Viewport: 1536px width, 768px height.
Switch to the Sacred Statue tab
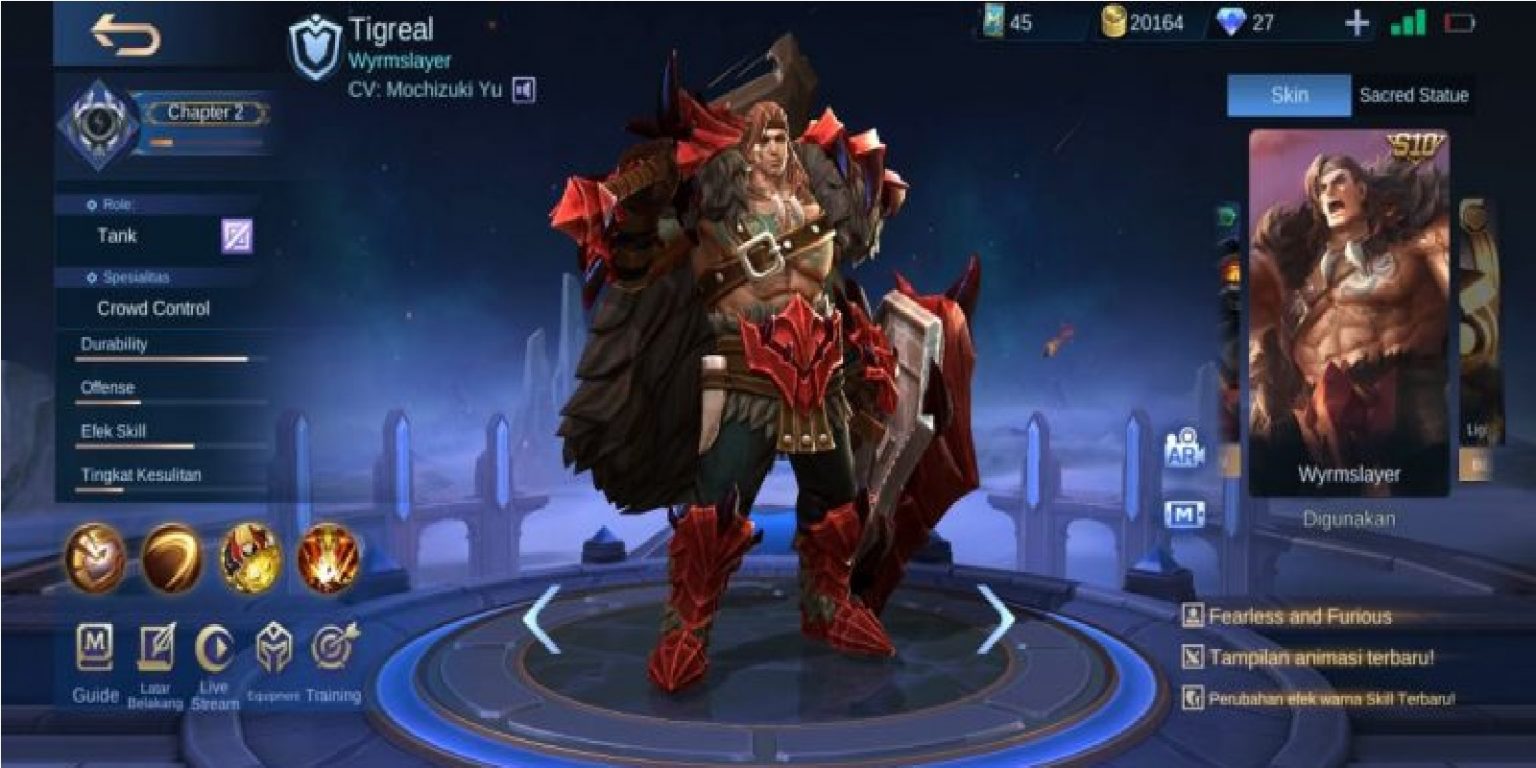point(1412,95)
